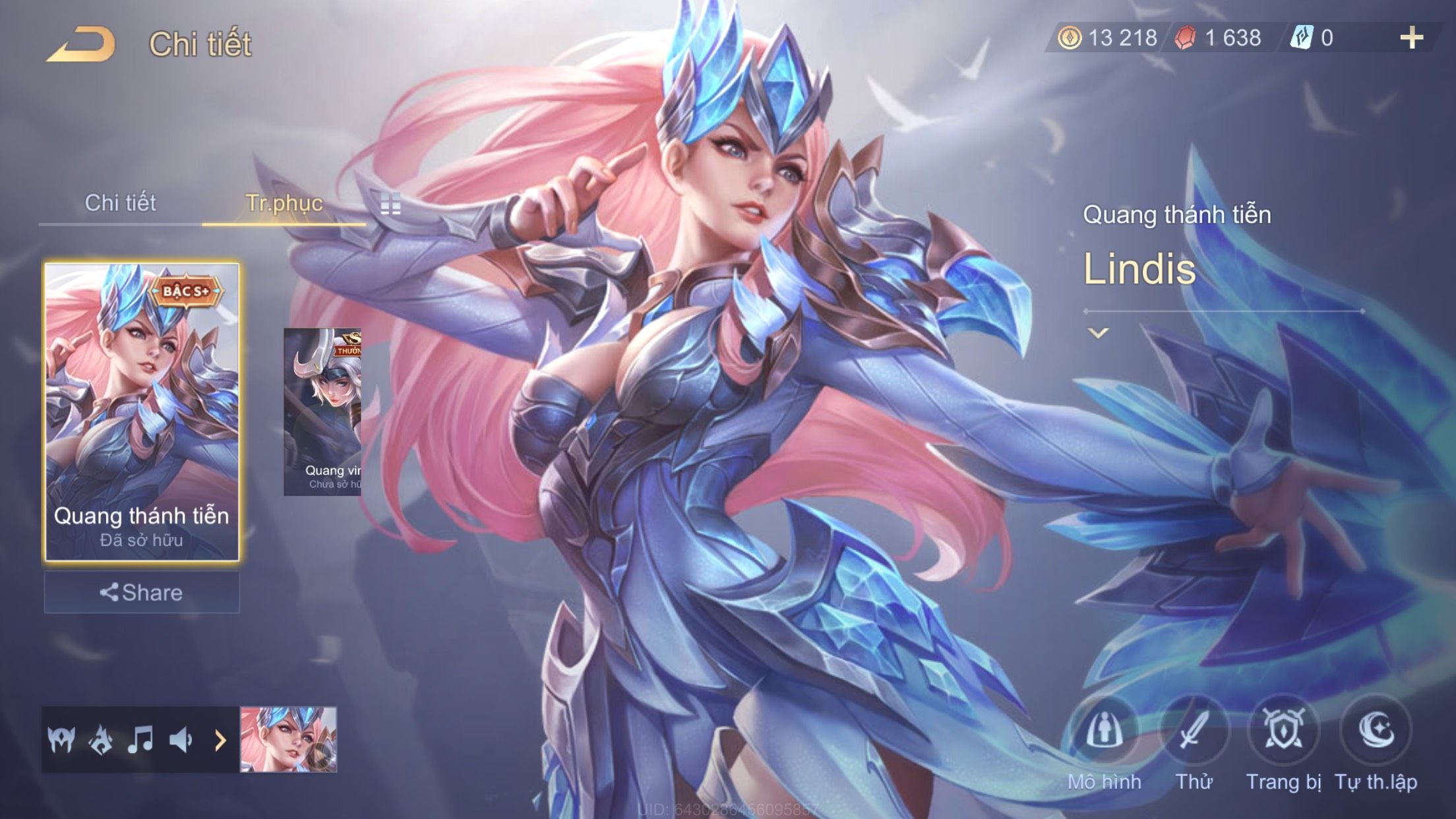The image size is (1456, 819).
Task: Share the Quang thánh tiễn skin
Action: (142, 592)
